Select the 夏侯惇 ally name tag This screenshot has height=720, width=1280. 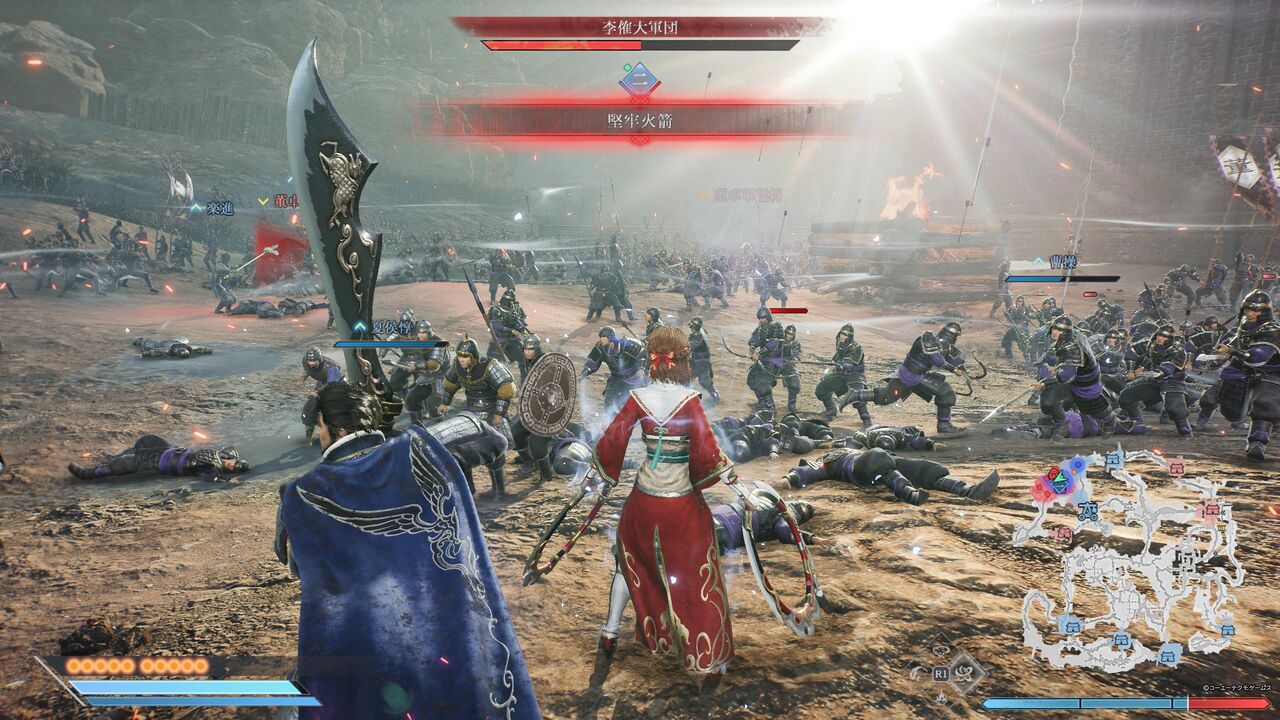[x=389, y=326]
